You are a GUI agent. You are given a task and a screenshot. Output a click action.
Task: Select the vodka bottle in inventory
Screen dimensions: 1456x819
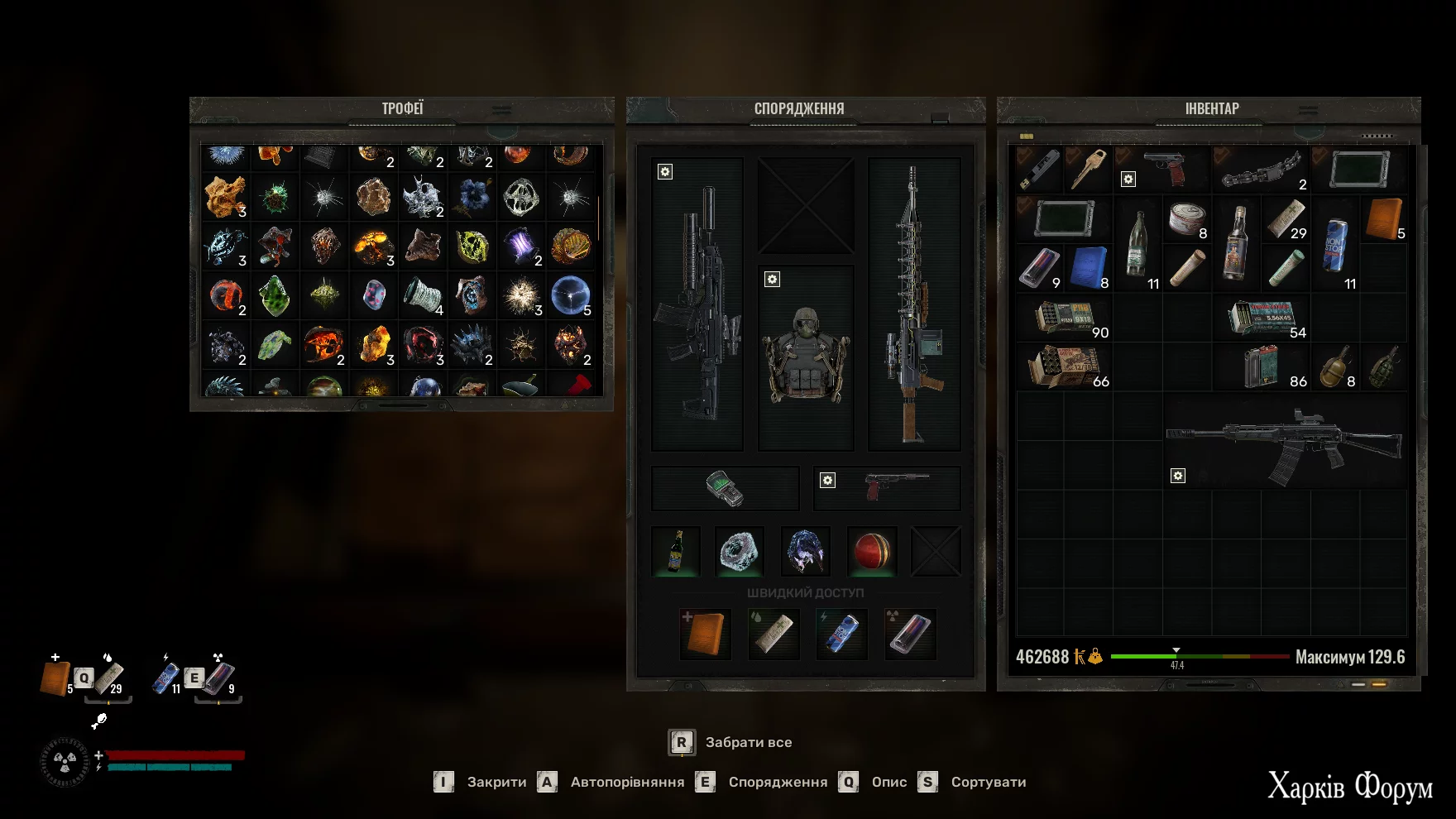(x=1236, y=243)
